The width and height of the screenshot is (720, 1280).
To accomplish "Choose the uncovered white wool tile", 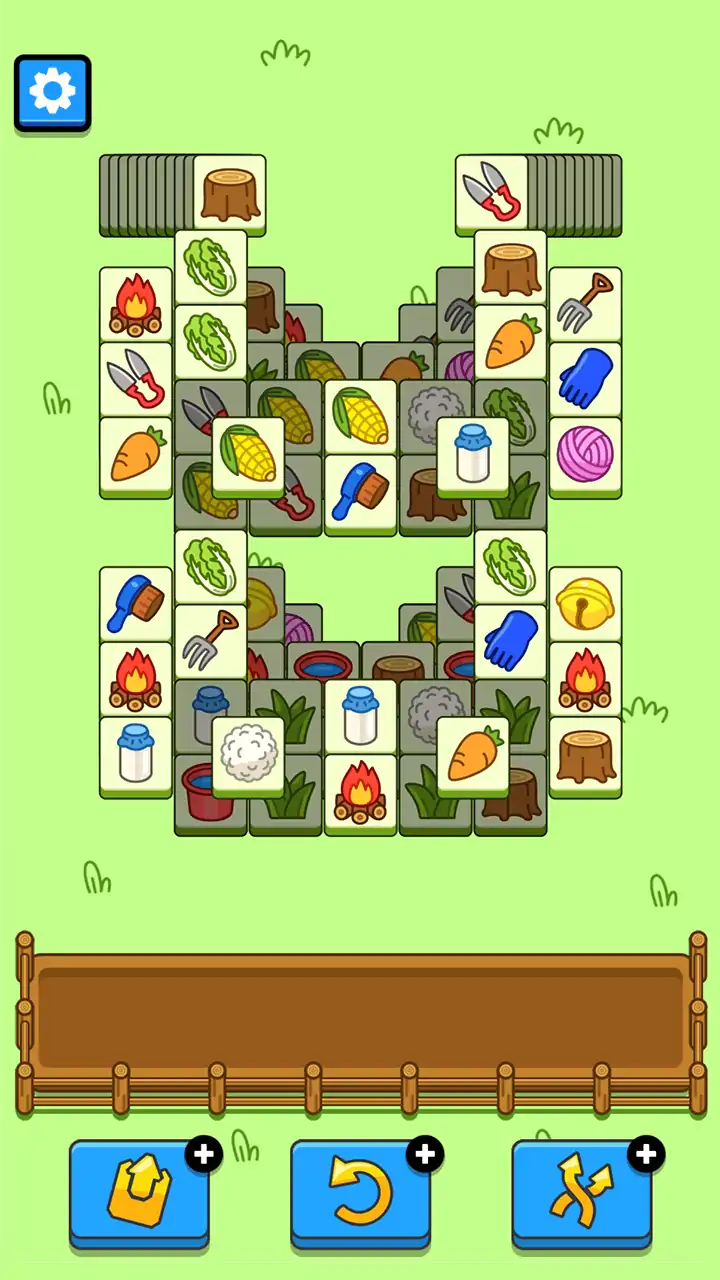I will (248, 754).
